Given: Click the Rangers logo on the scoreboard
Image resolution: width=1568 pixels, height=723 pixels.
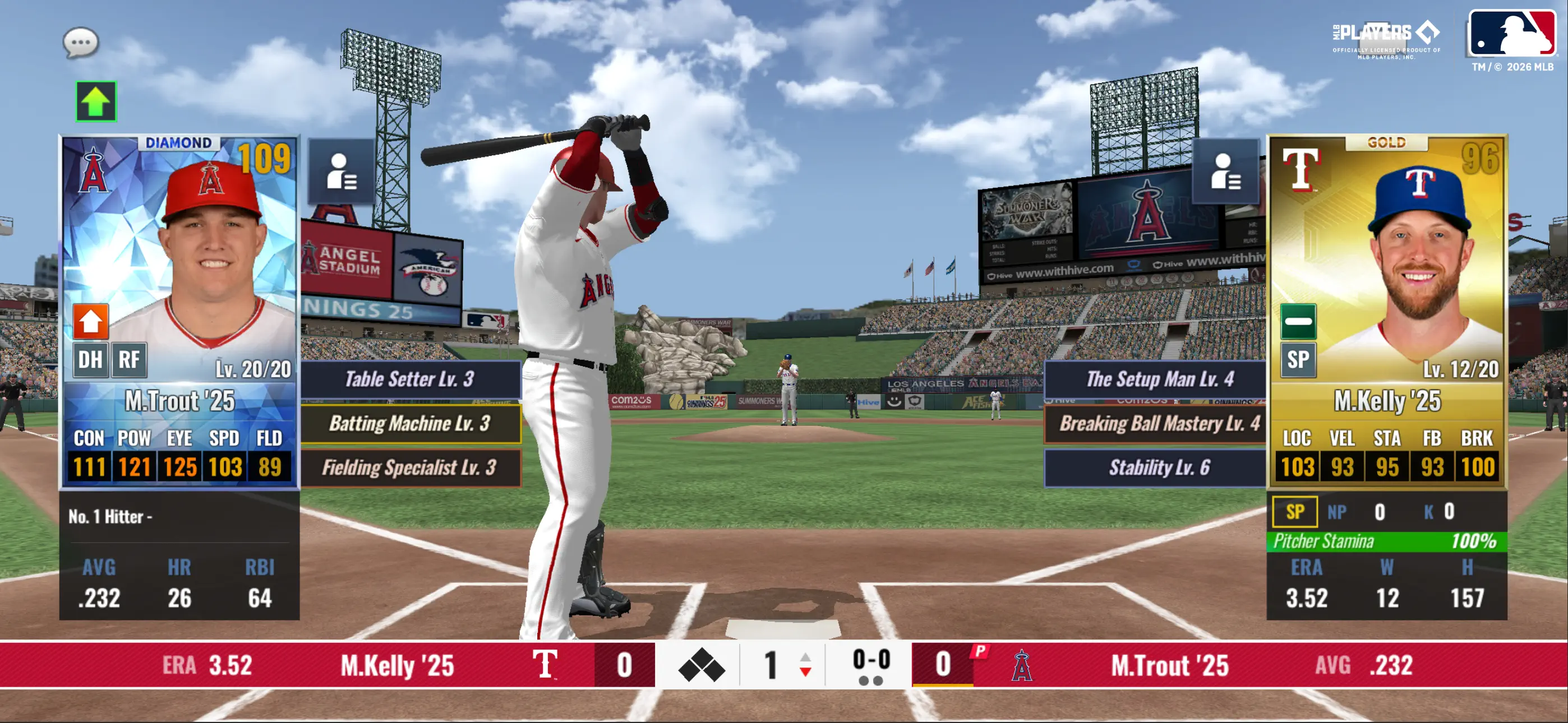Looking at the screenshot, I should pyautogui.click(x=547, y=665).
